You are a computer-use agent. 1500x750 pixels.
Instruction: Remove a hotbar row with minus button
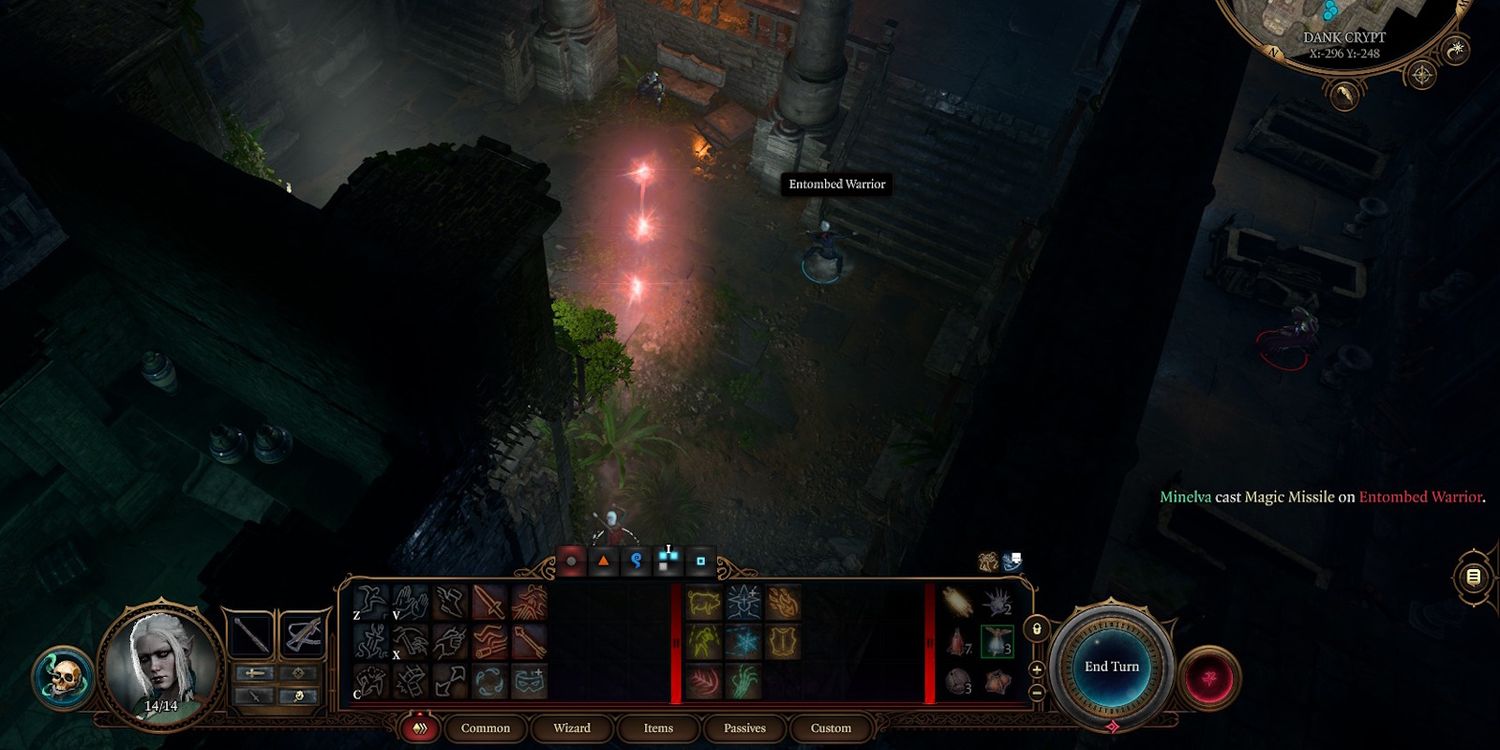(1037, 692)
